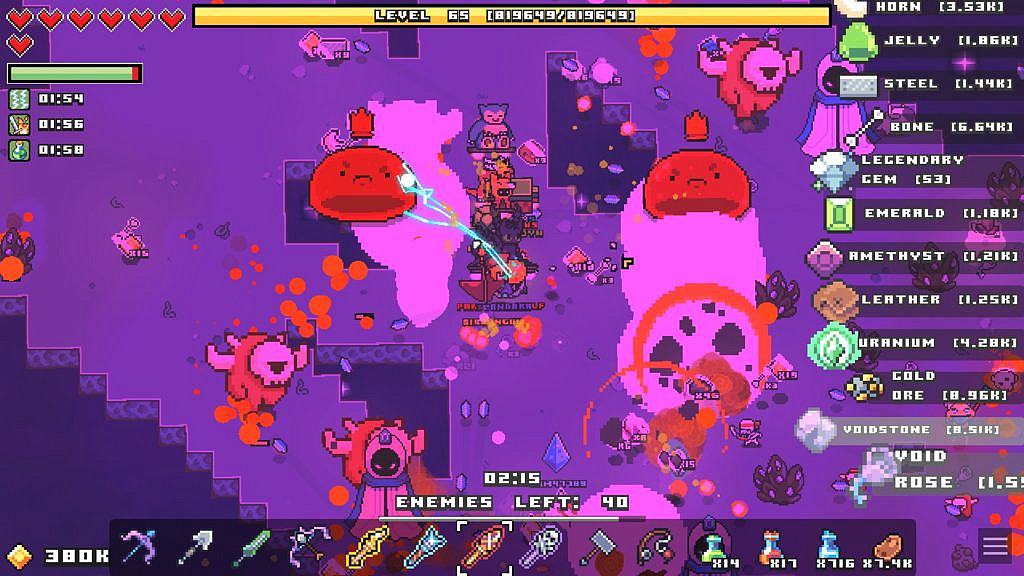Open the hamburger menu button
Image resolution: width=1024 pixels, height=576 pixels.
995,546
